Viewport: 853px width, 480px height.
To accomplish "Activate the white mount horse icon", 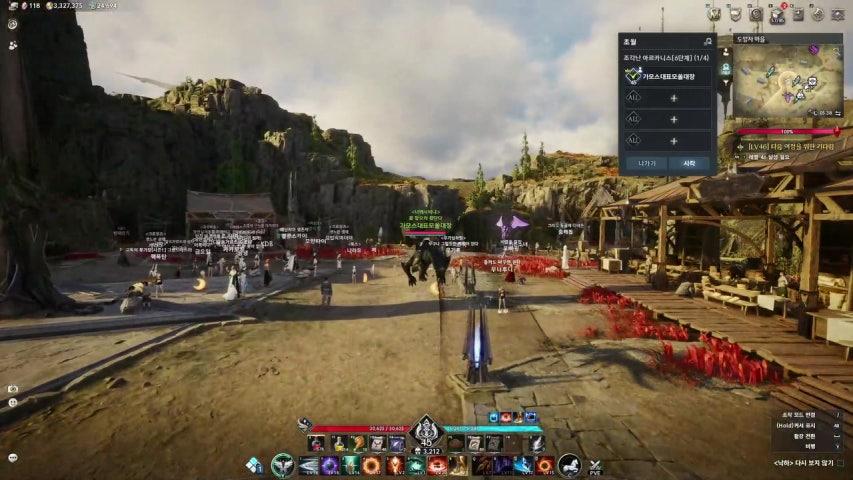I will [x=569, y=465].
